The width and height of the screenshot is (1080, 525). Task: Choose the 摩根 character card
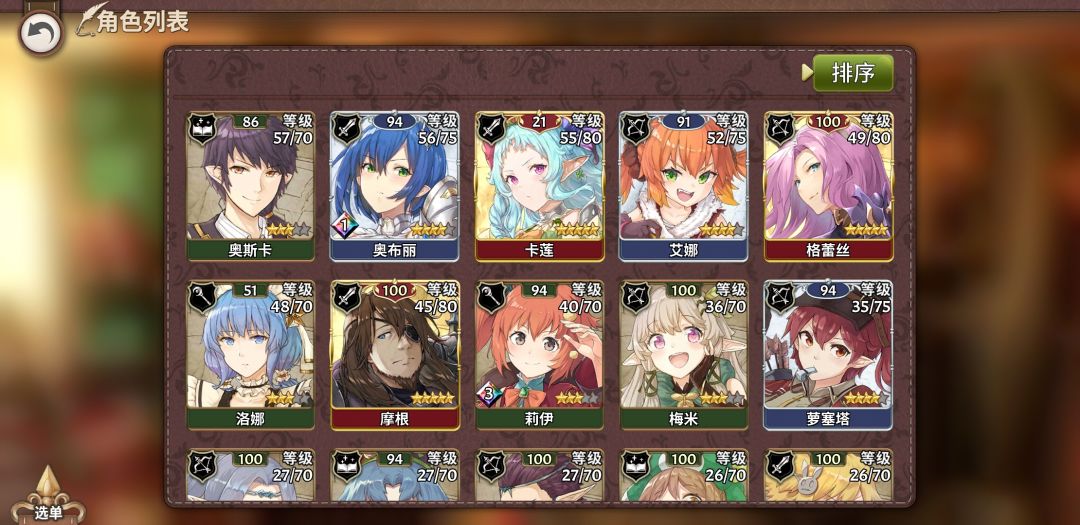[x=394, y=355]
